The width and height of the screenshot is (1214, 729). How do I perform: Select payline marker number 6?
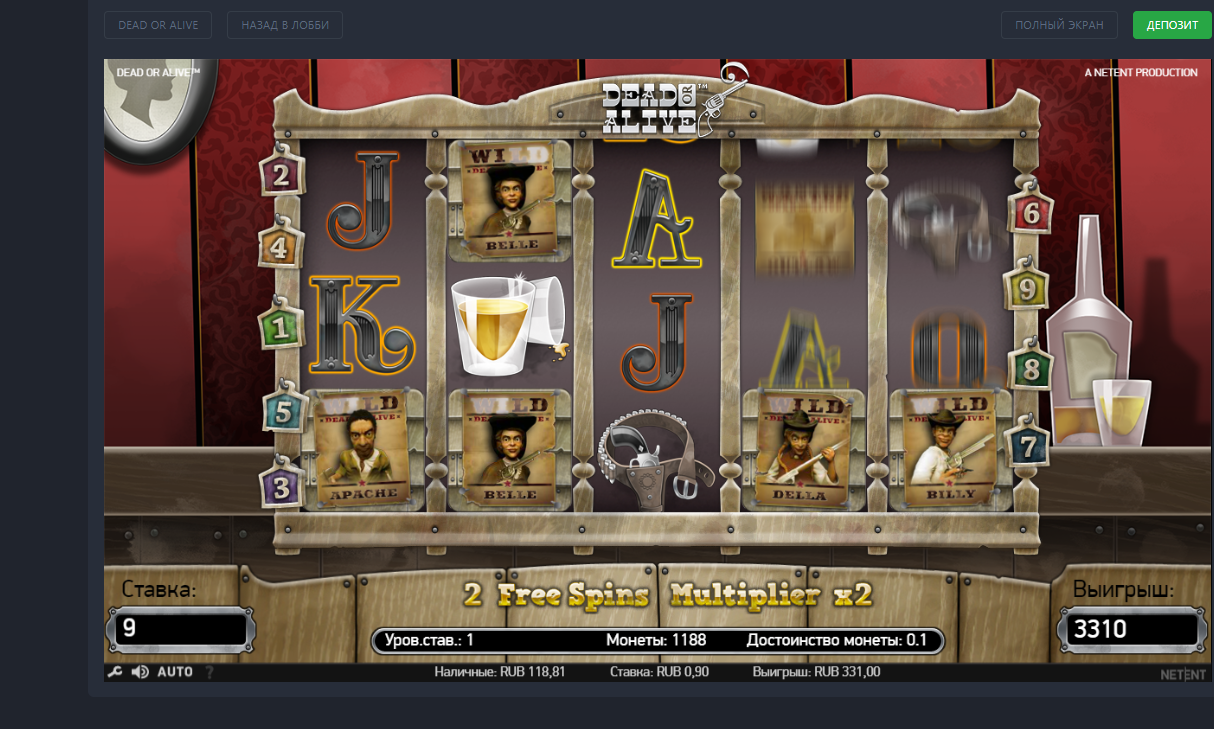[1030, 213]
